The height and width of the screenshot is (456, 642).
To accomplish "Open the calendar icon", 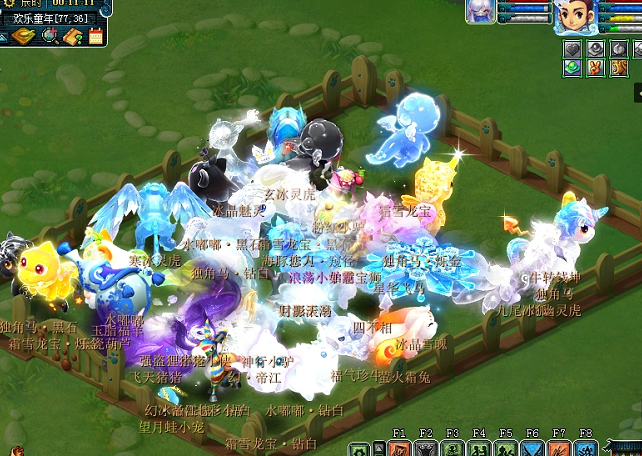I will [95, 37].
